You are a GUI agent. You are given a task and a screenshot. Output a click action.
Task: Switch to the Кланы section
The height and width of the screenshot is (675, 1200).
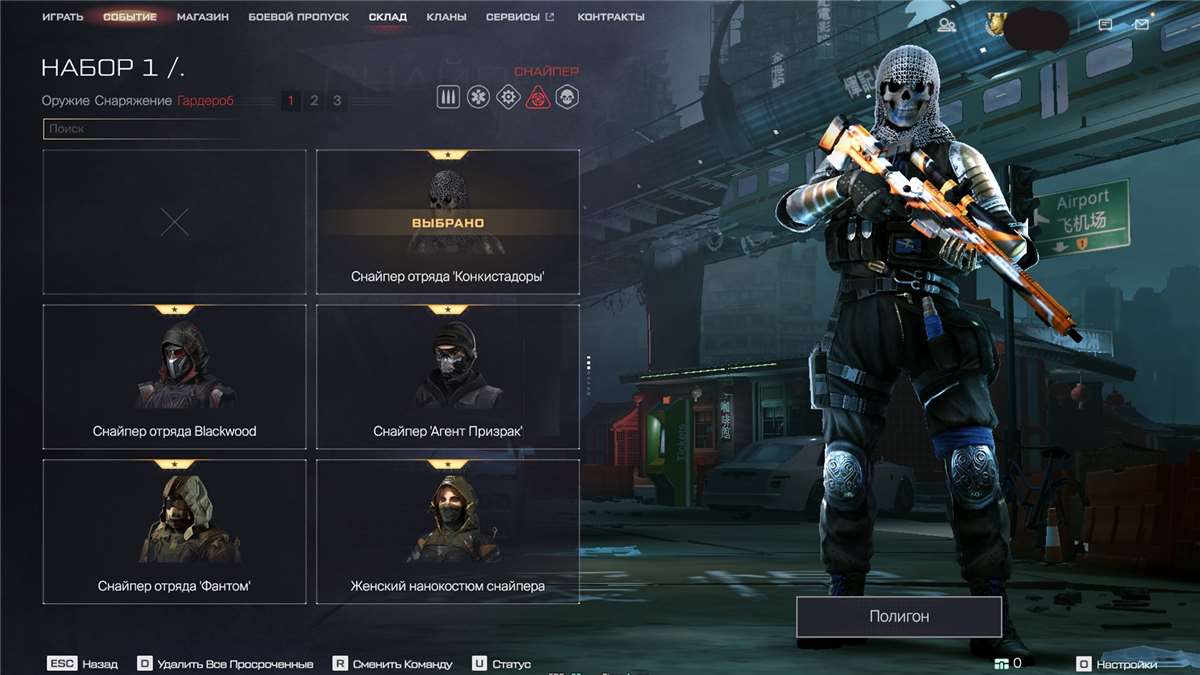(446, 17)
